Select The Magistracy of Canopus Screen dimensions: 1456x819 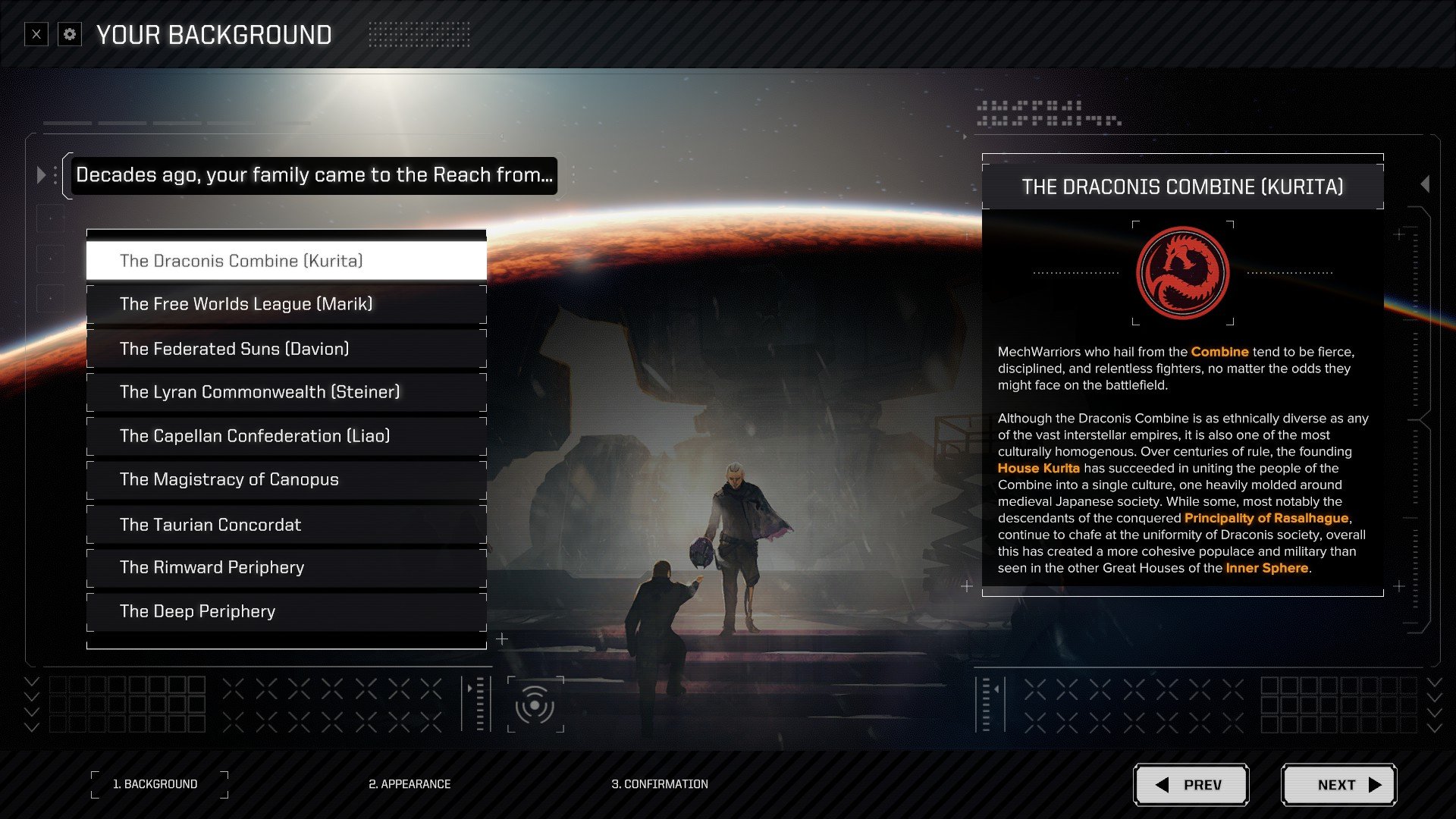(286, 479)
